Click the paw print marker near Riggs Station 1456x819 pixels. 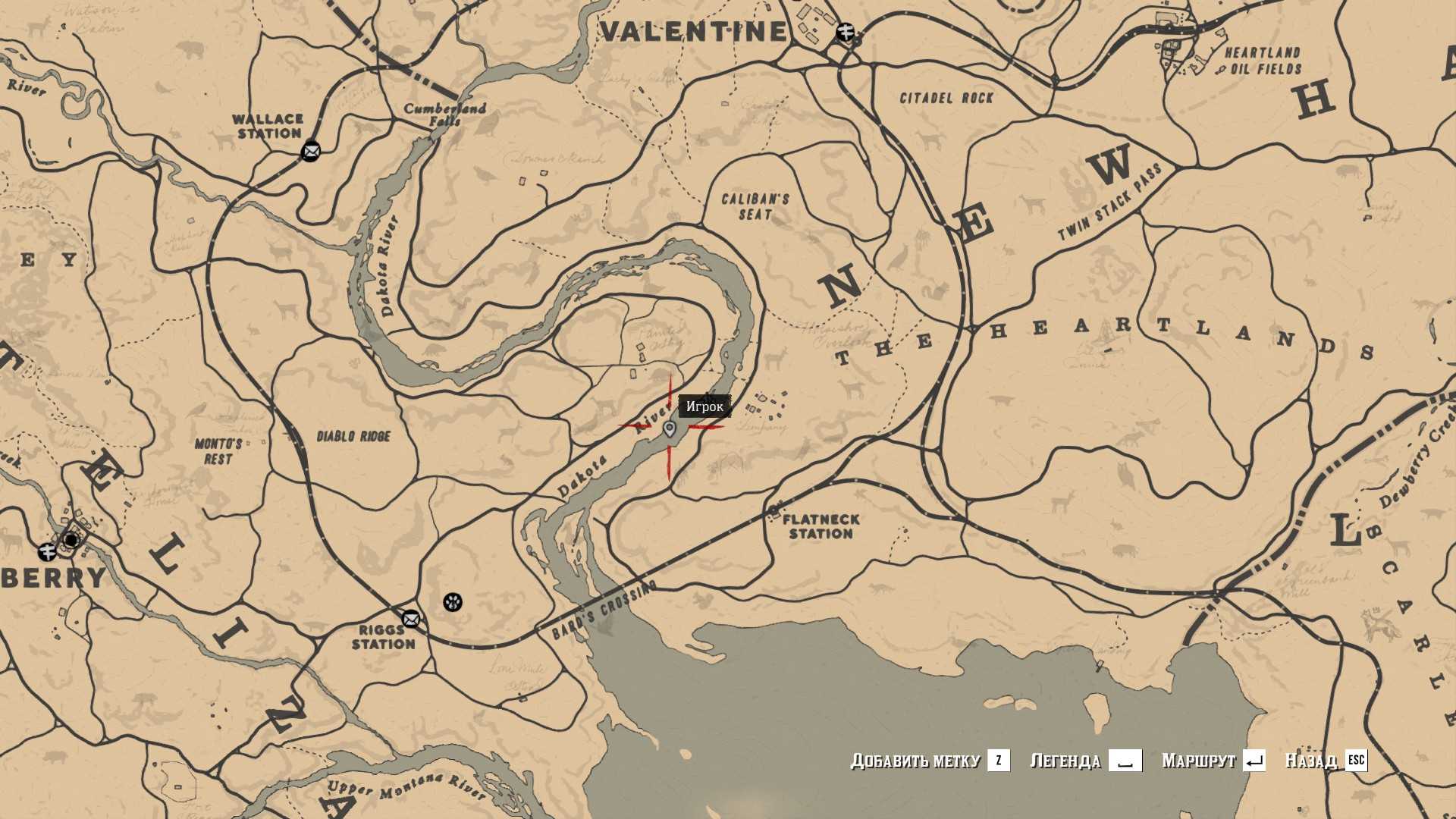453,602
